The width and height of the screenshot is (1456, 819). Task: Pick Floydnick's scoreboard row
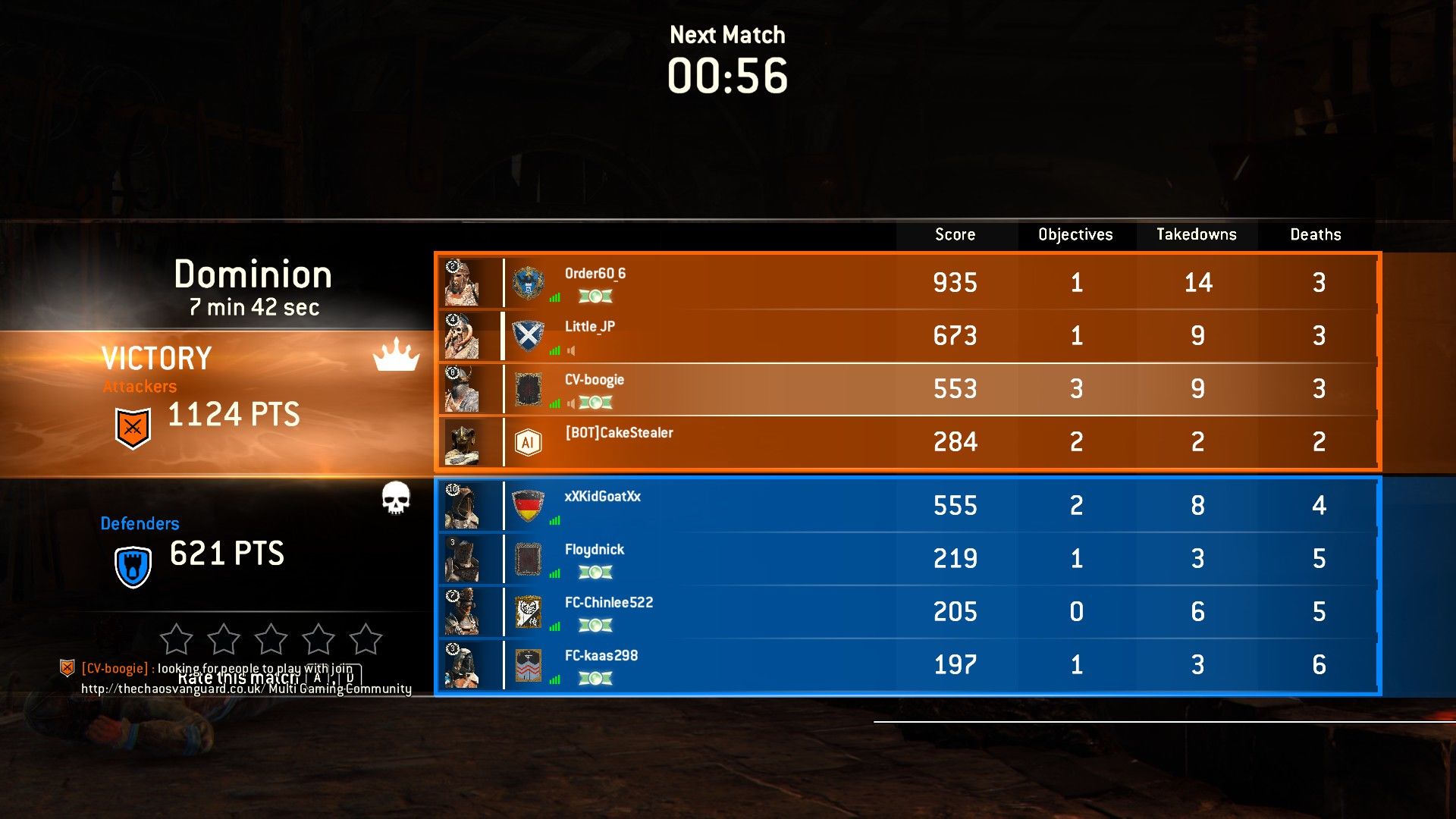tap(906, 558)
